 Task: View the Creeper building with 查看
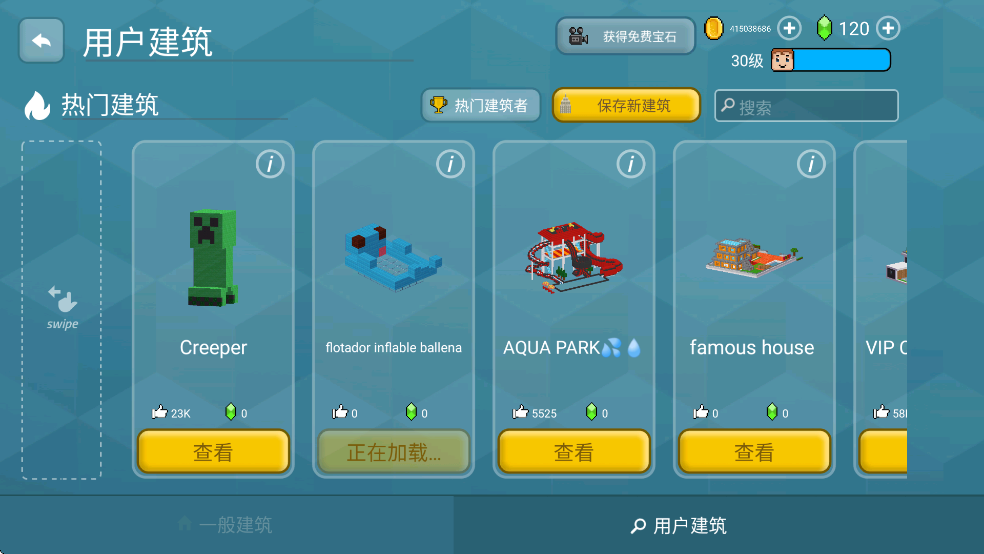coord(213,452)
